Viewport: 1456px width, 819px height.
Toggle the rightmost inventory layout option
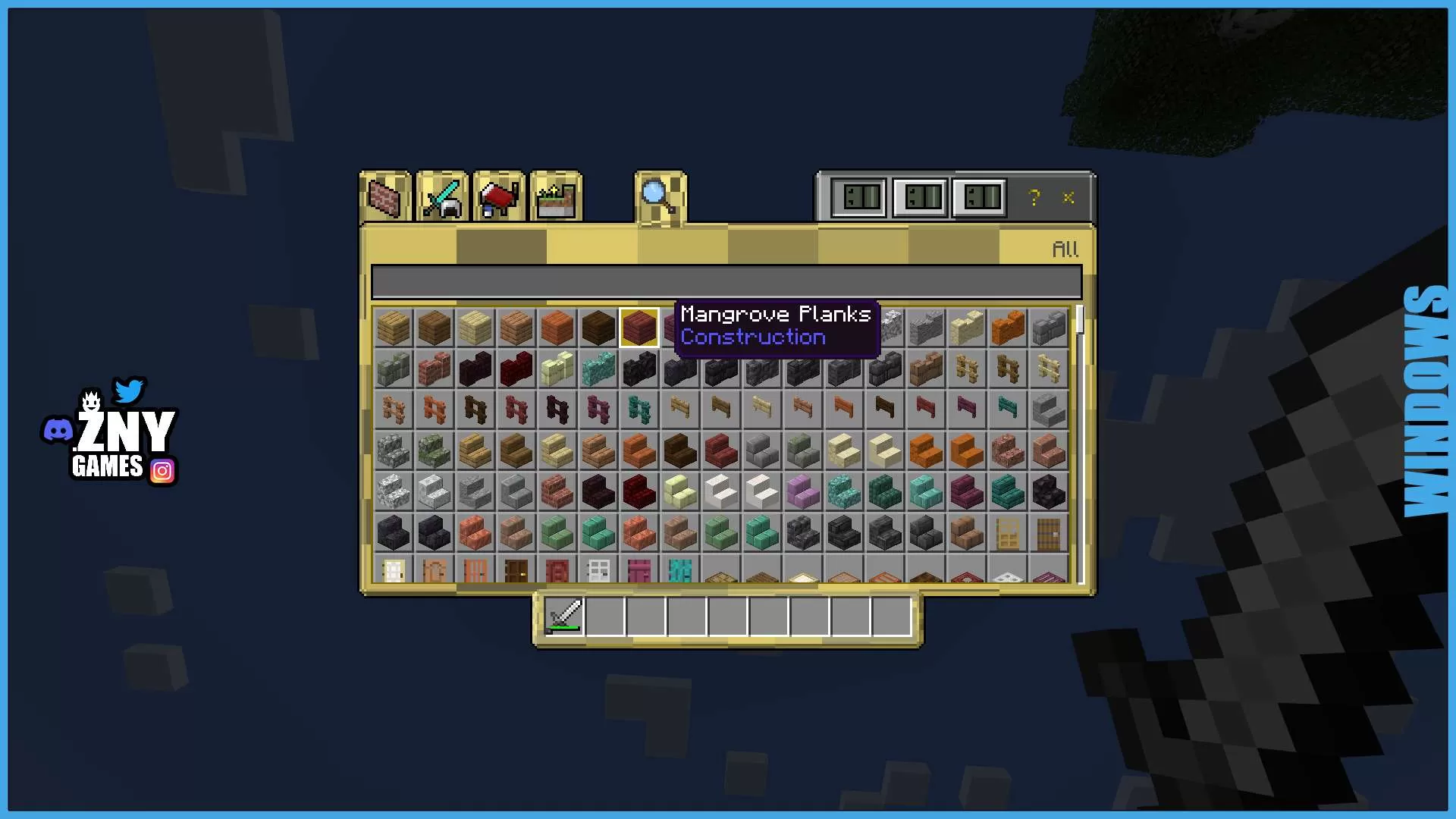click(x=978, y=198)
